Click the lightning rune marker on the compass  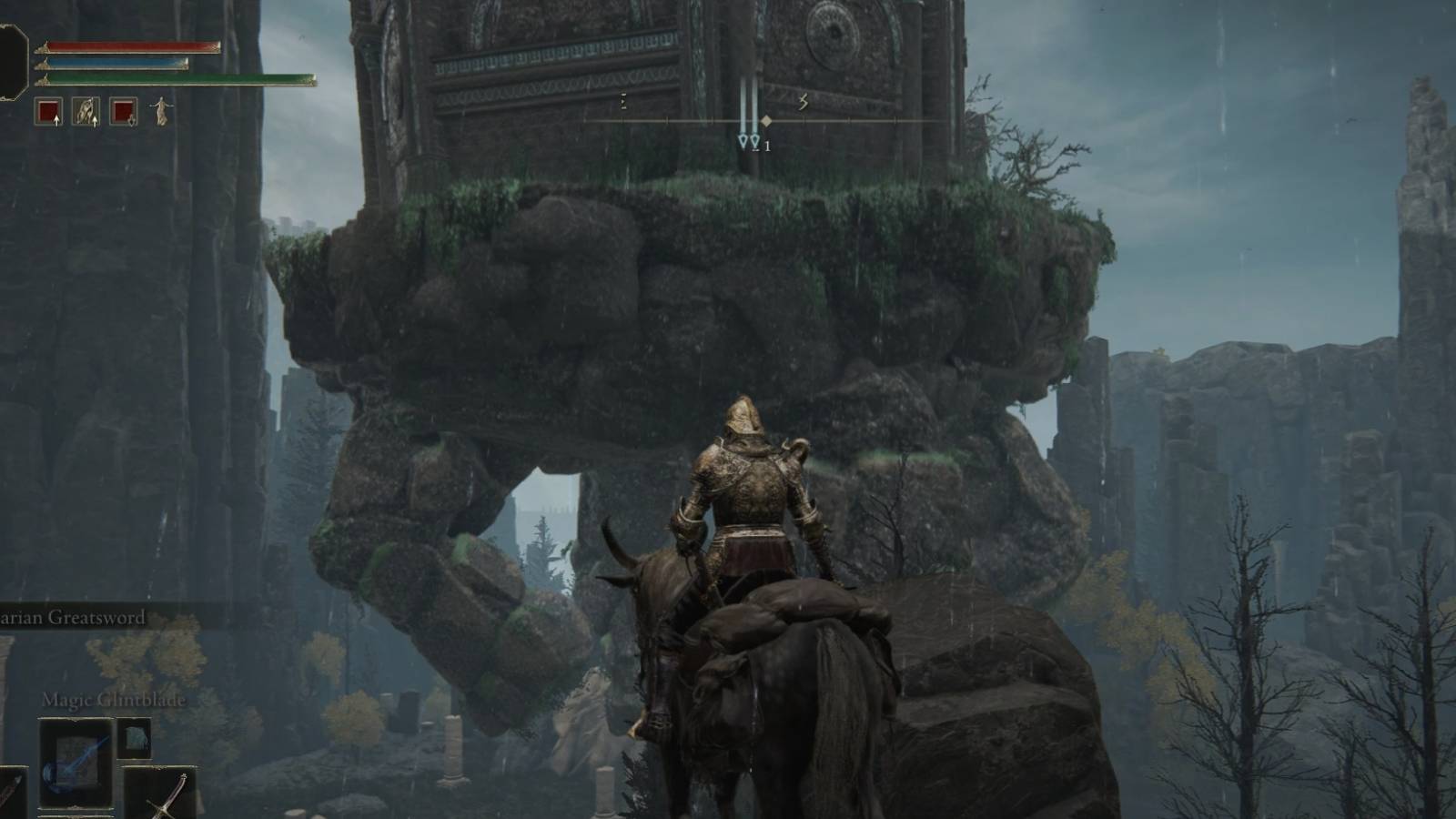[x=804, y=102]
